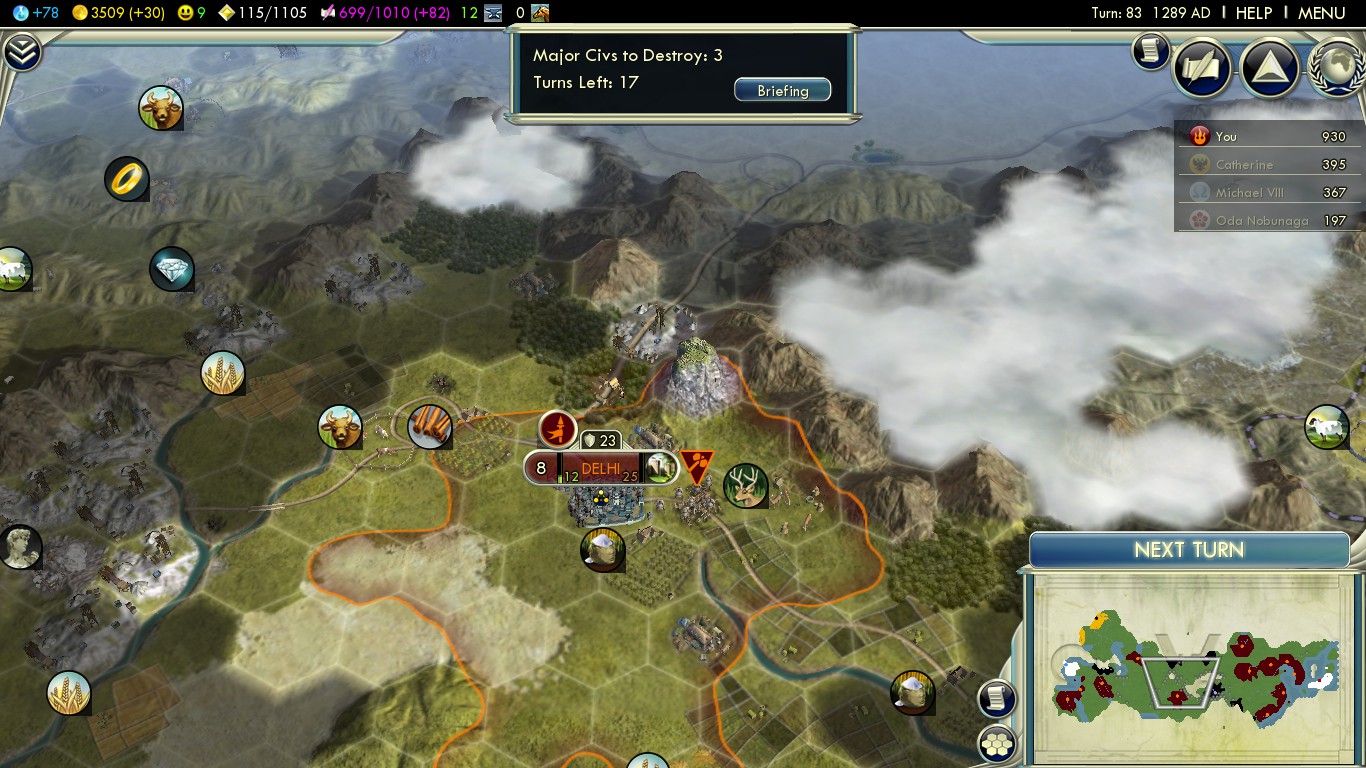Image resolution: width=1366 pixels, height=768 pixels.
Task: Click the gold treasury readout in top bar
Action: click(x=118, y=13)
